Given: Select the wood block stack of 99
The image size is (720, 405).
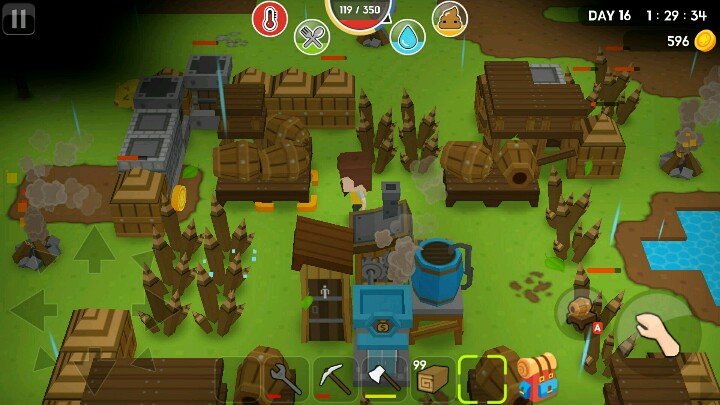Looking at the screenshot, I should 433,379.
